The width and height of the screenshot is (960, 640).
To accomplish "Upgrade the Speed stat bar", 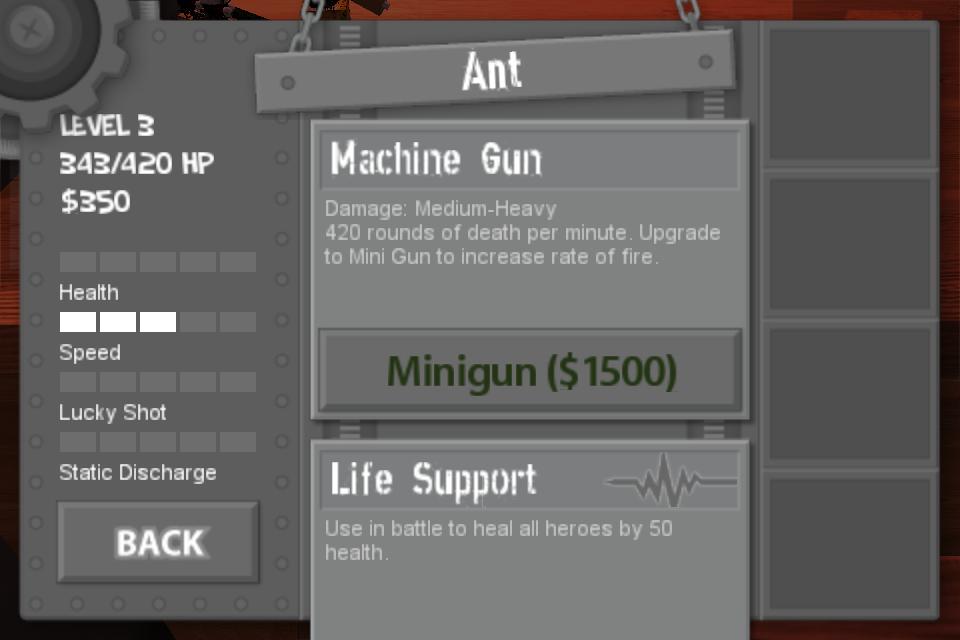I will 158,322.
